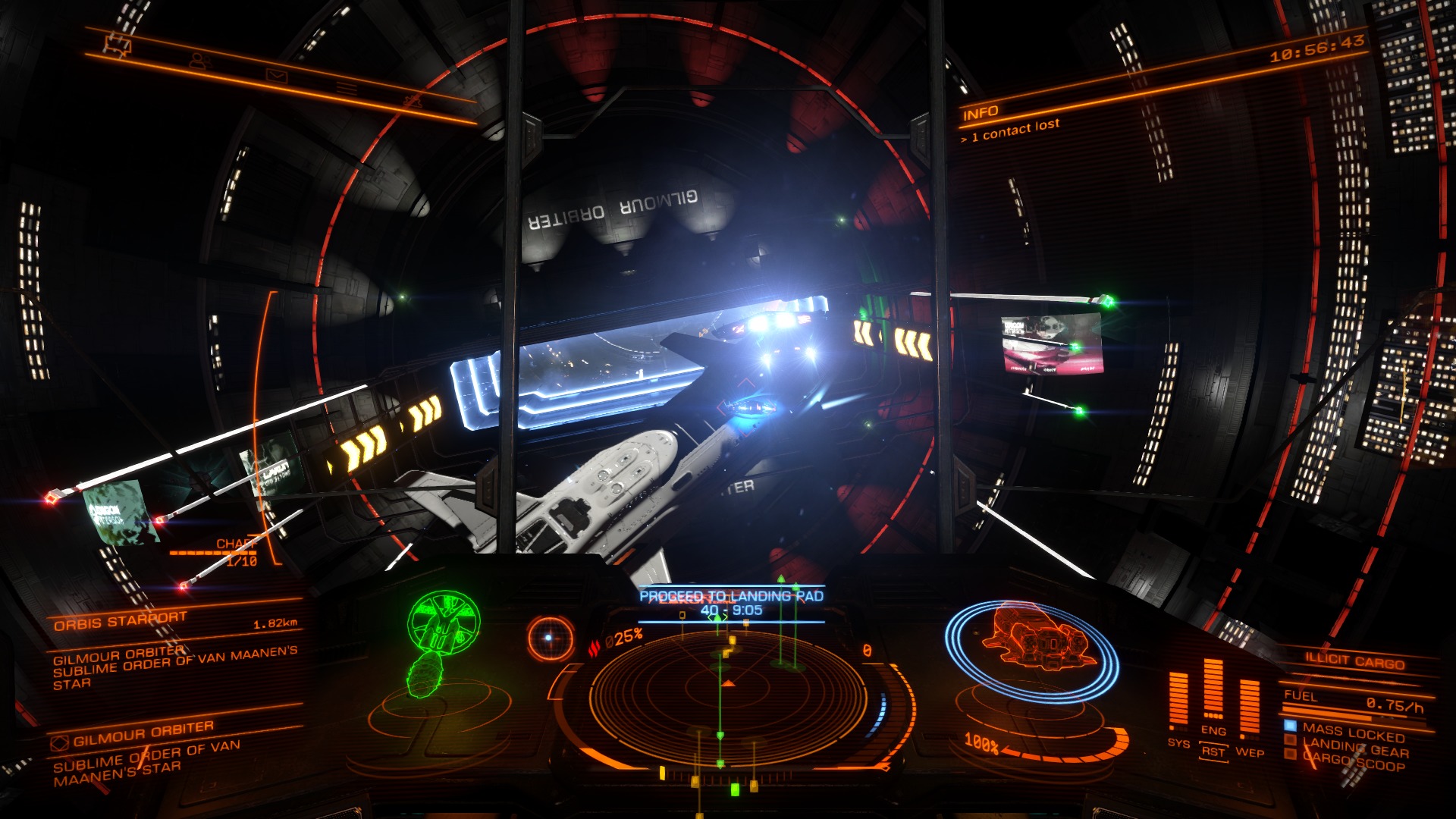Toggle the Landing Gear indicator
Viewport: 1456px width, 819px height.
tap(1354, 748)
